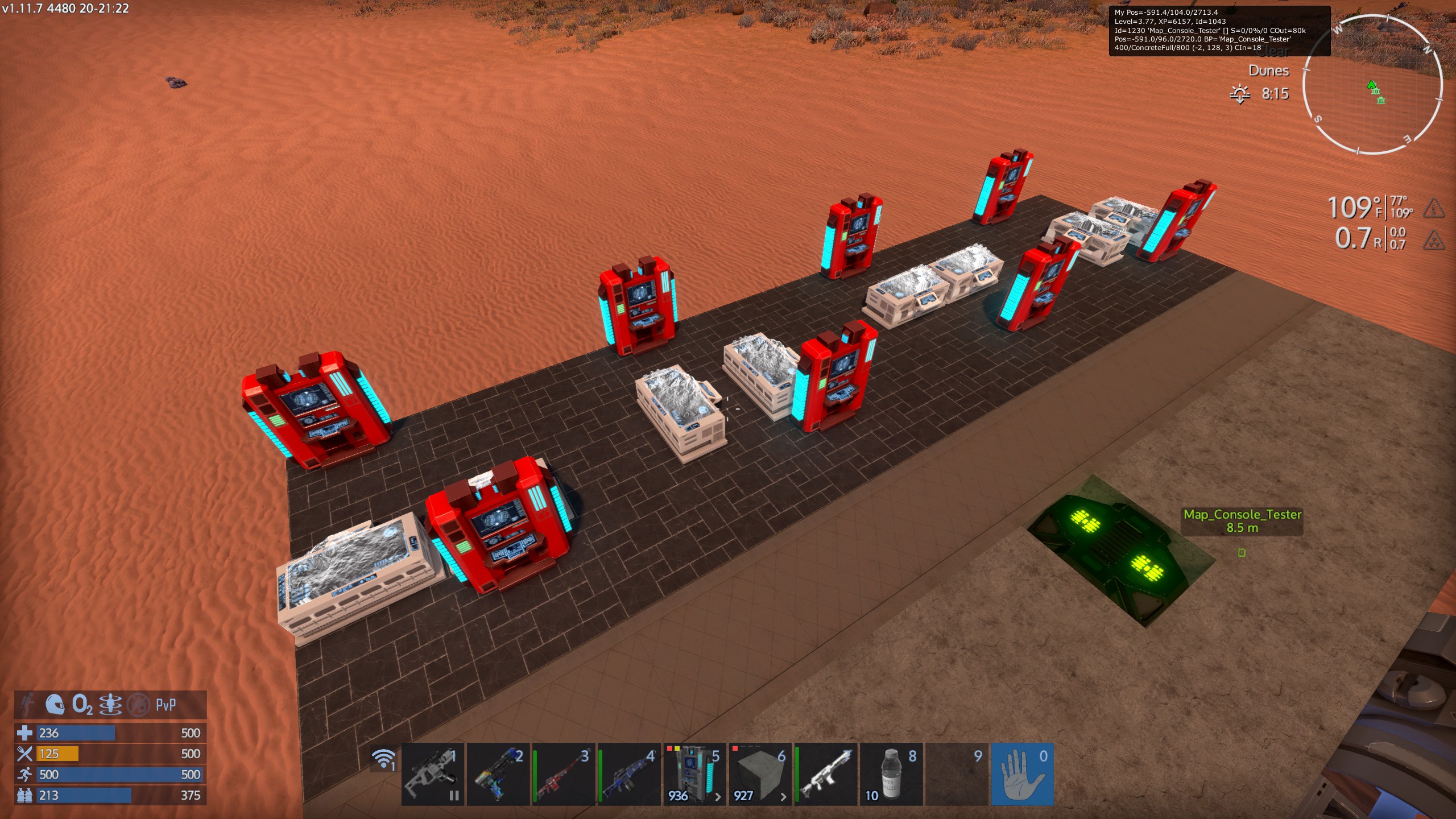Click the green building marker on minimap
This screenshot has width=1456, height=819.
pos(1380,101)
